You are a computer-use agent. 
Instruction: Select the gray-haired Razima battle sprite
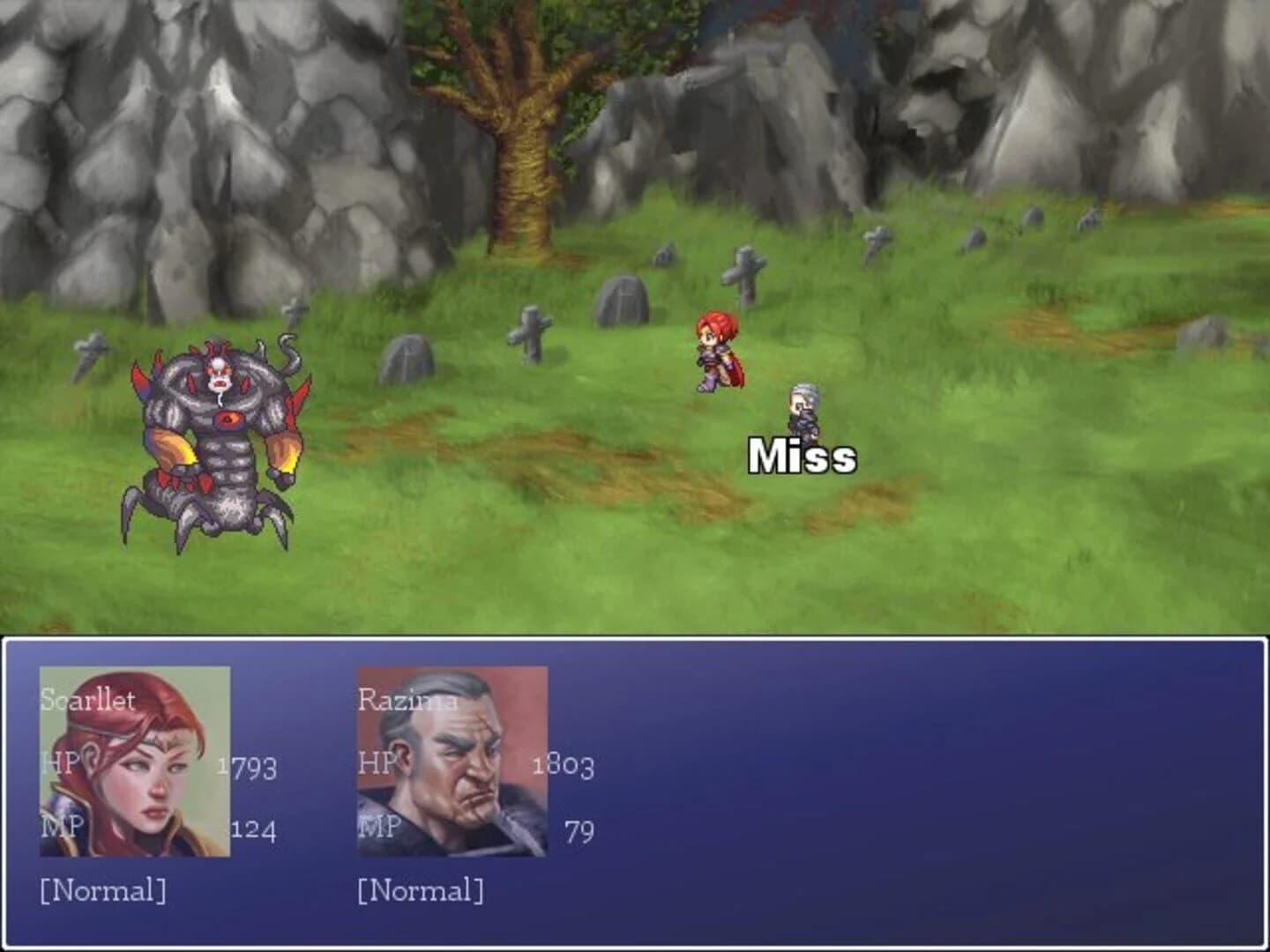tap(803, 405)
